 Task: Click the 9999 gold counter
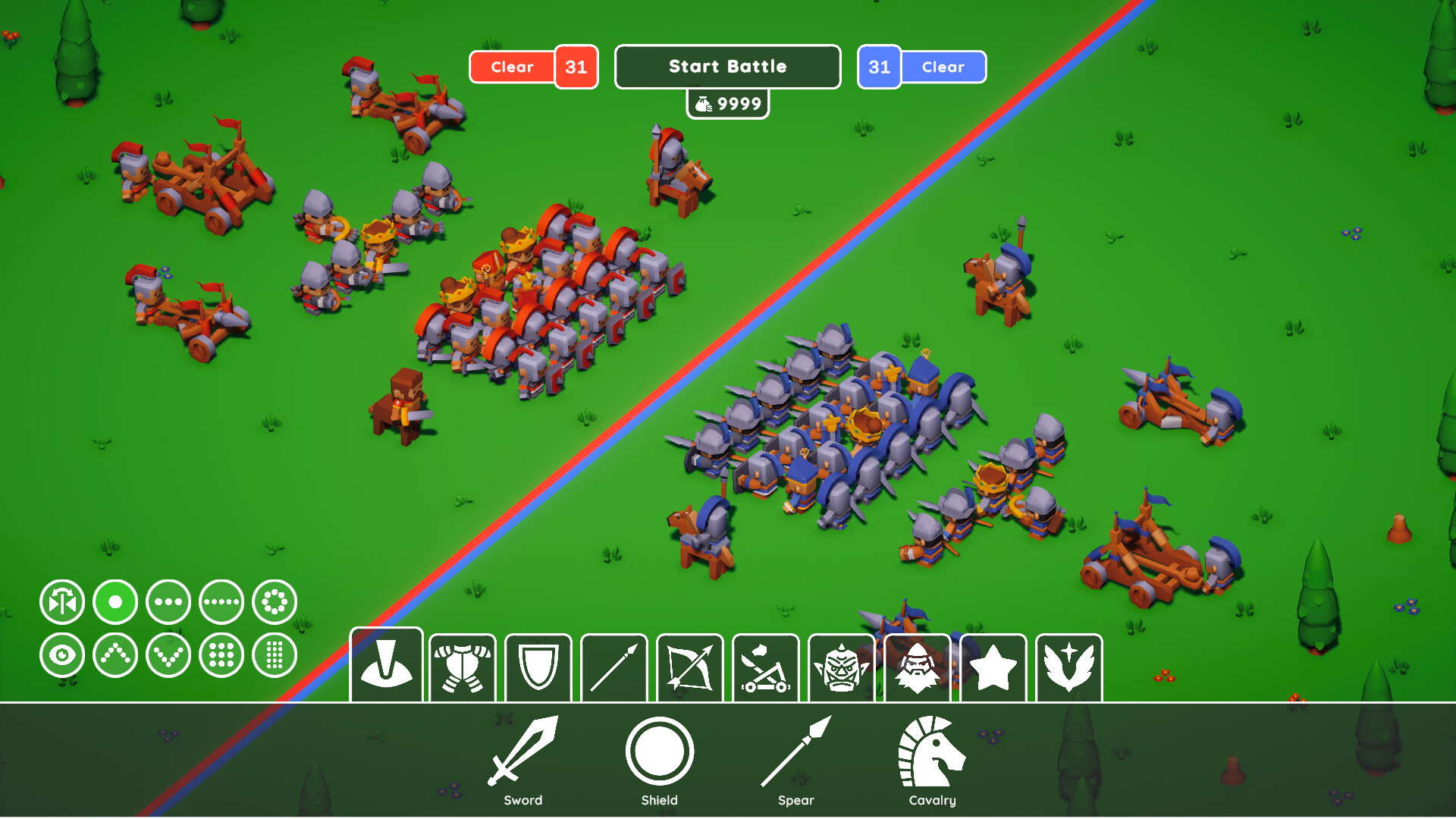click(x=727, y=104)
